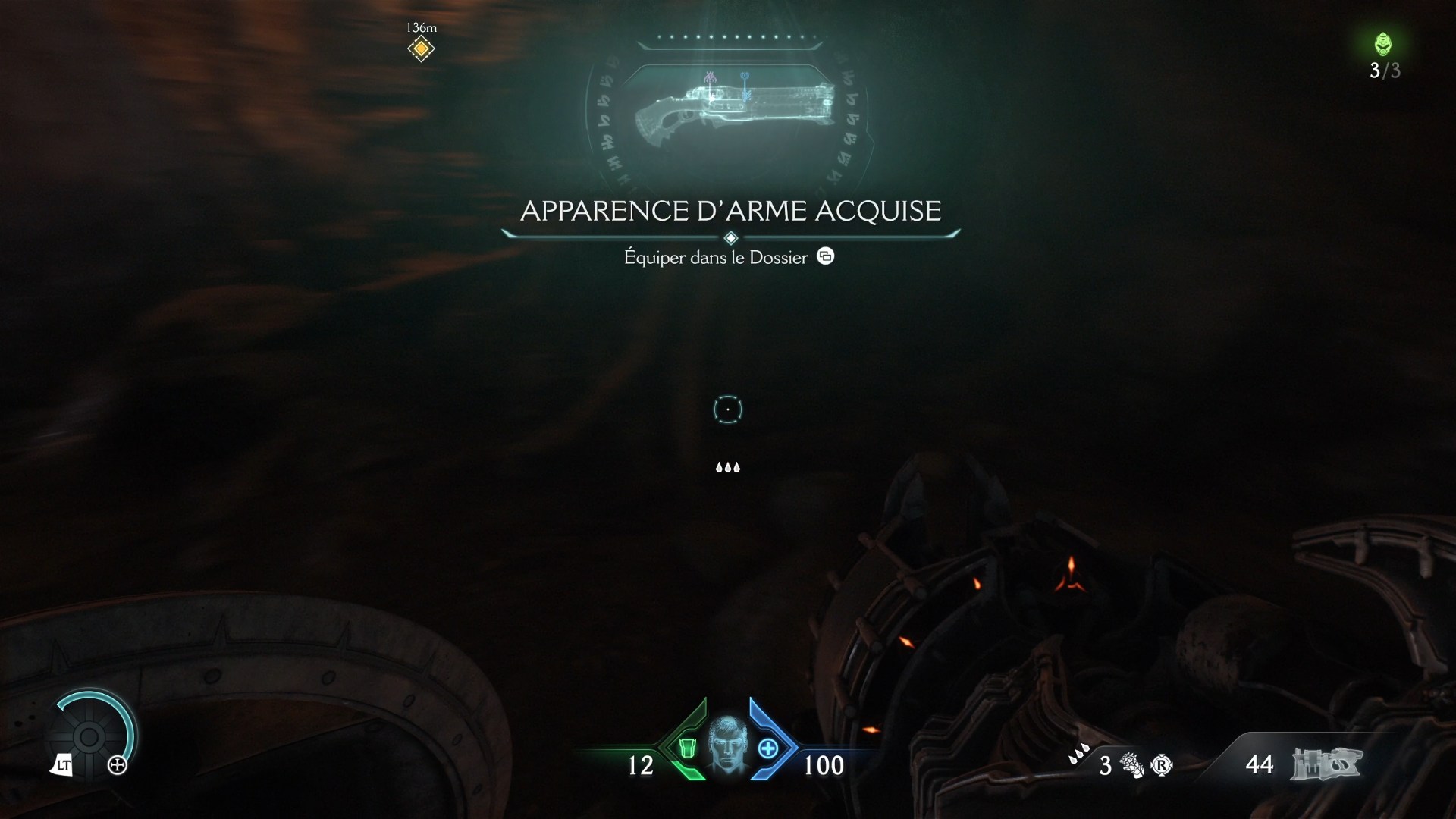Screen dimensions: 1456x819
Task: Click the purple rune symbol on weapon hologram
Action: 710,78
